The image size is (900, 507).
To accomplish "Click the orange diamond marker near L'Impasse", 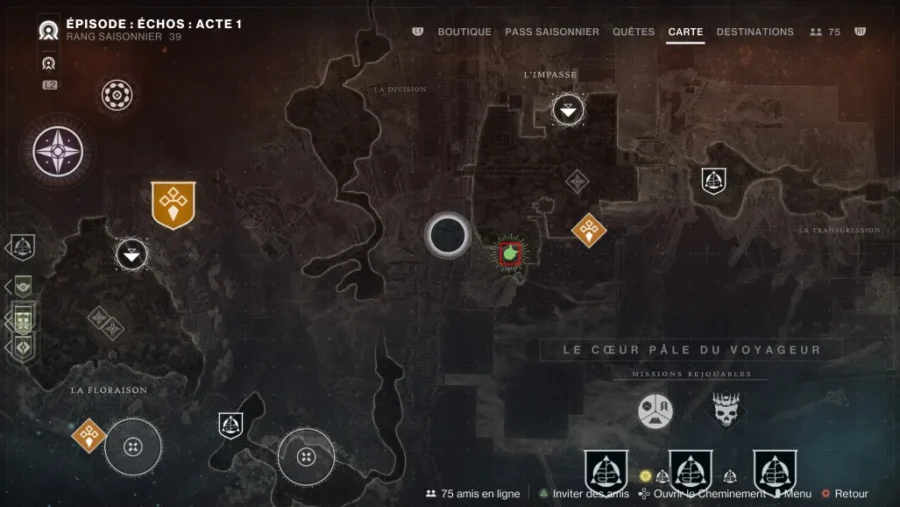I will [x=589, y=230].
